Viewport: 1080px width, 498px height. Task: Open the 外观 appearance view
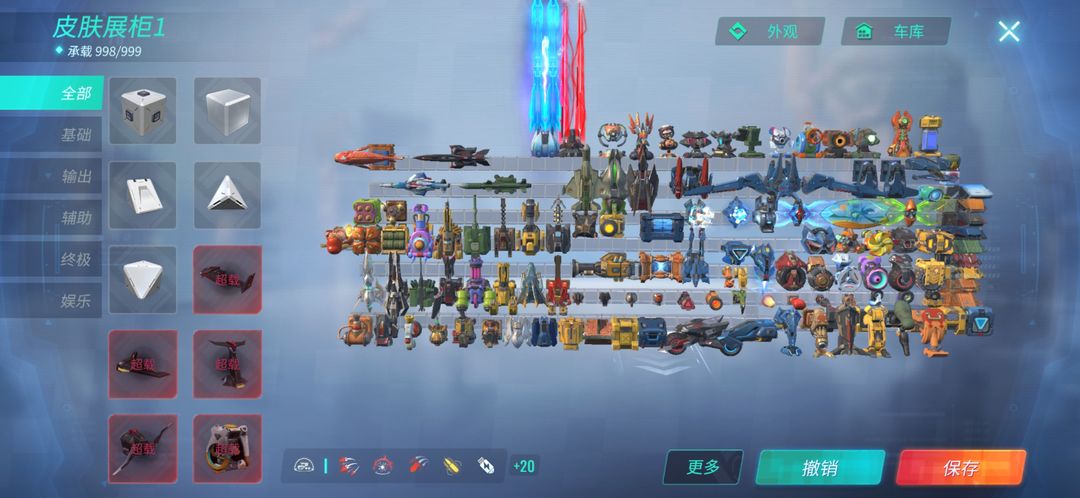(x=770, y=31)
